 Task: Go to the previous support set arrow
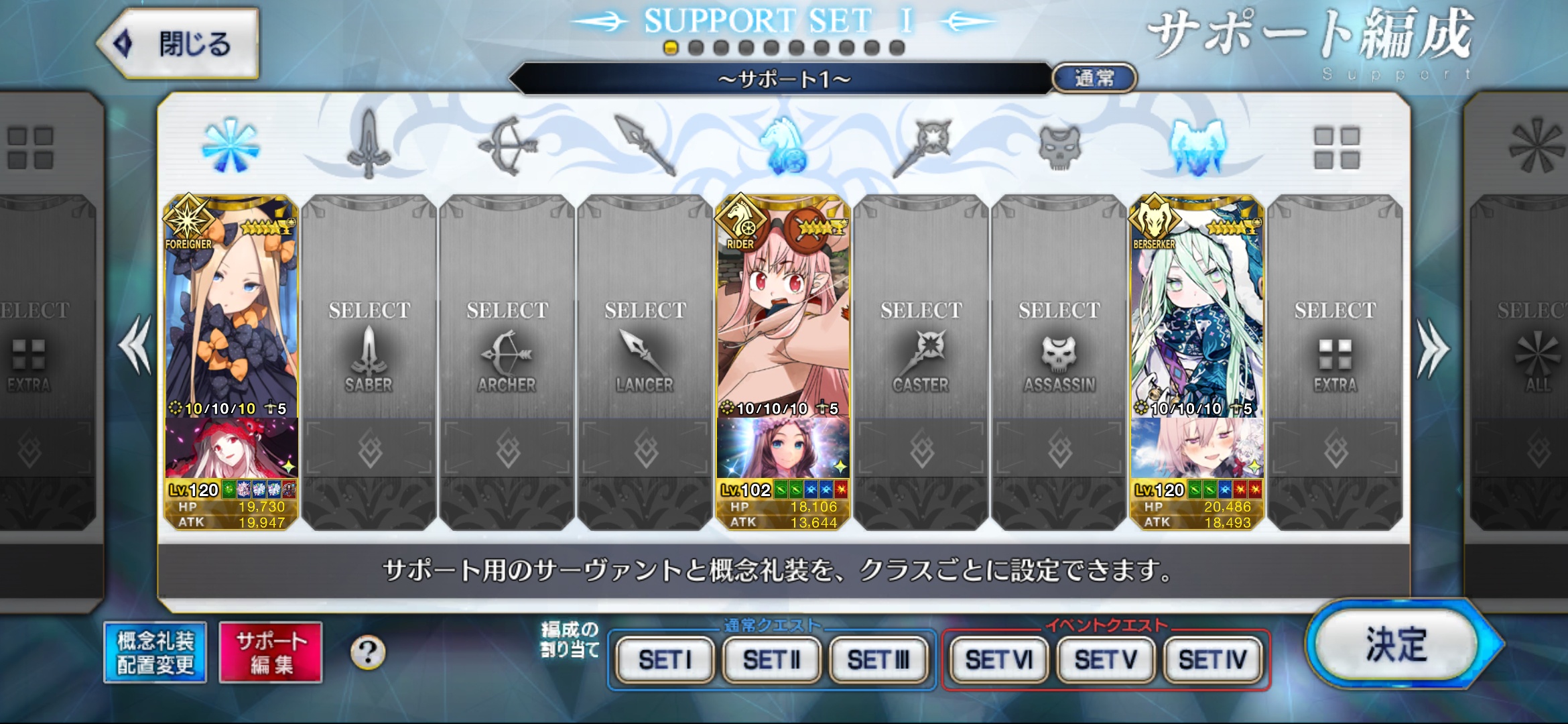coord(136,345)
